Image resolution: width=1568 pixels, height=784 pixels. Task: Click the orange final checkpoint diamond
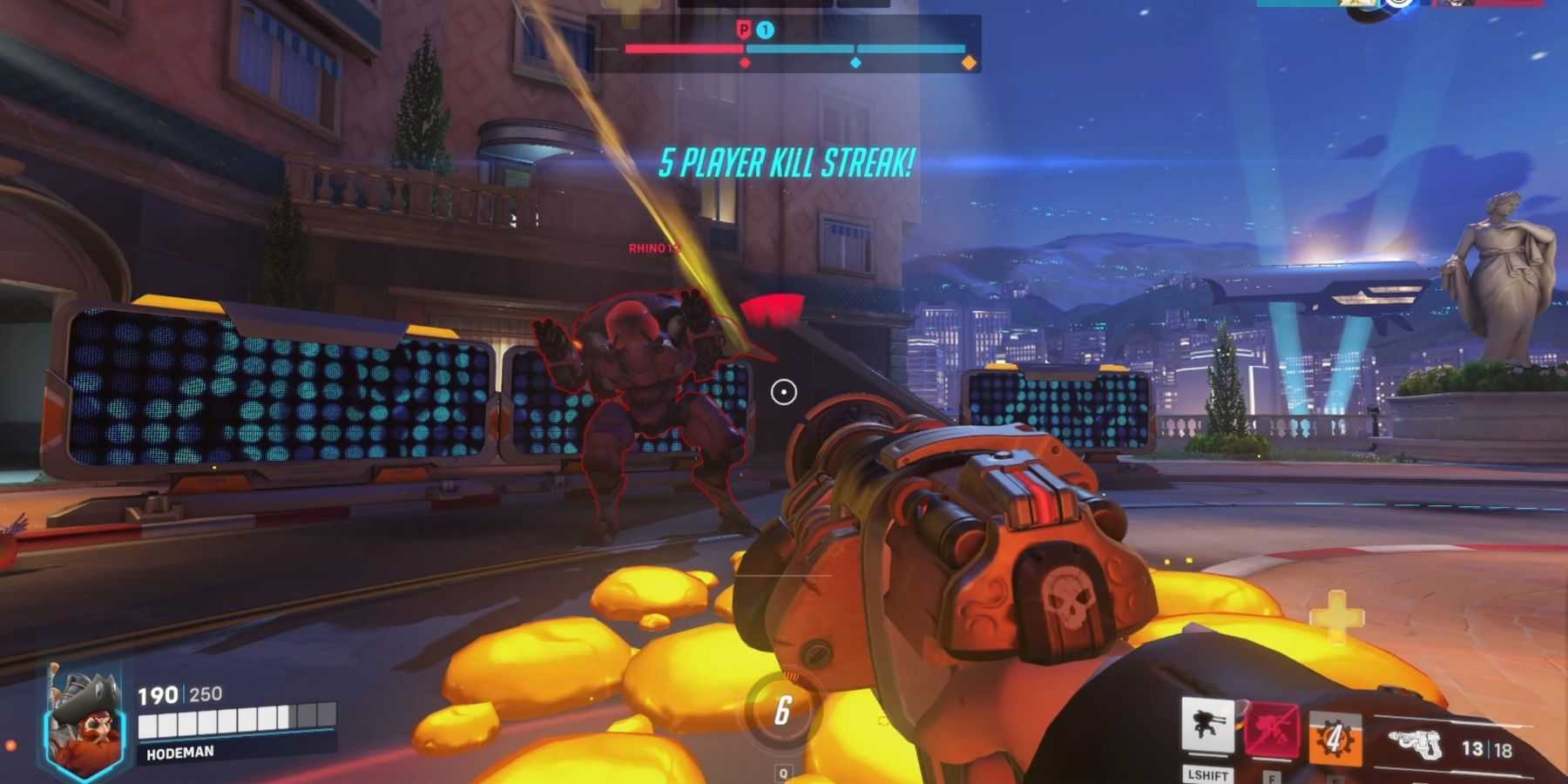(x=968, y=63)
